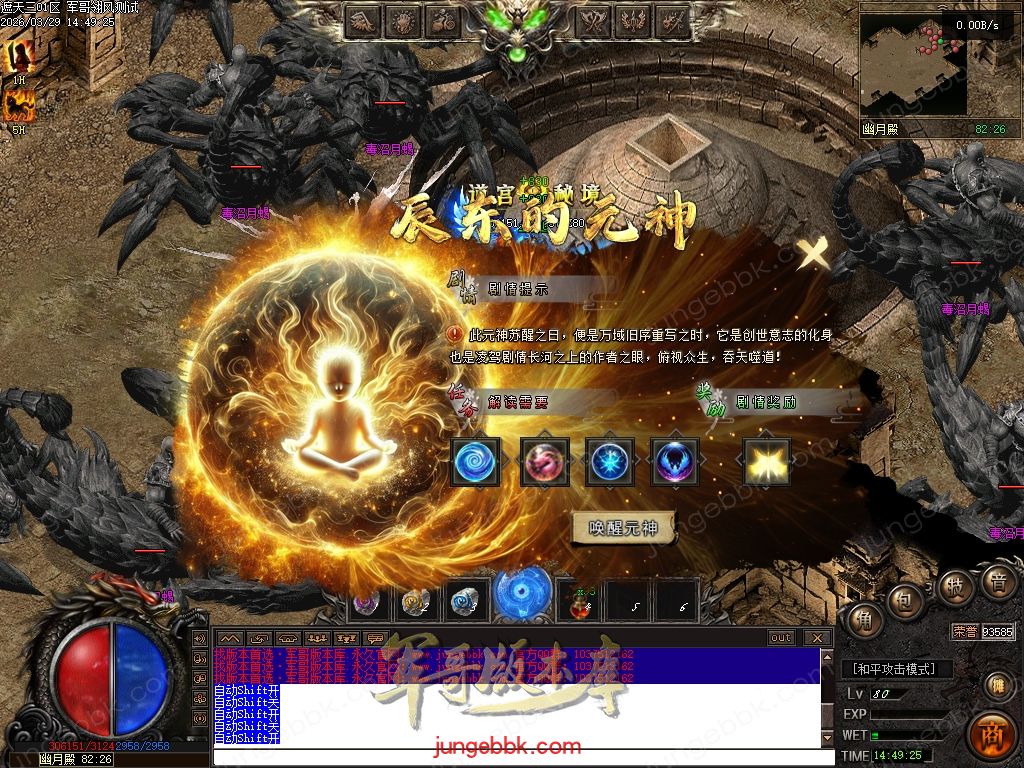
Task: Select the blue snowflake burst requirement icon
Action: pyautogui.click(x=609, y=462)
